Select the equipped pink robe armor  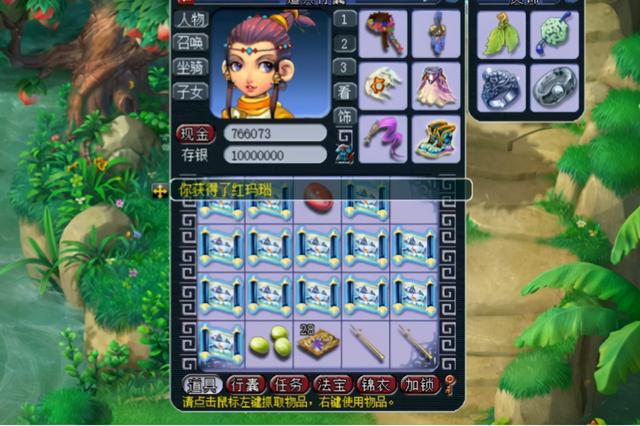436,86
